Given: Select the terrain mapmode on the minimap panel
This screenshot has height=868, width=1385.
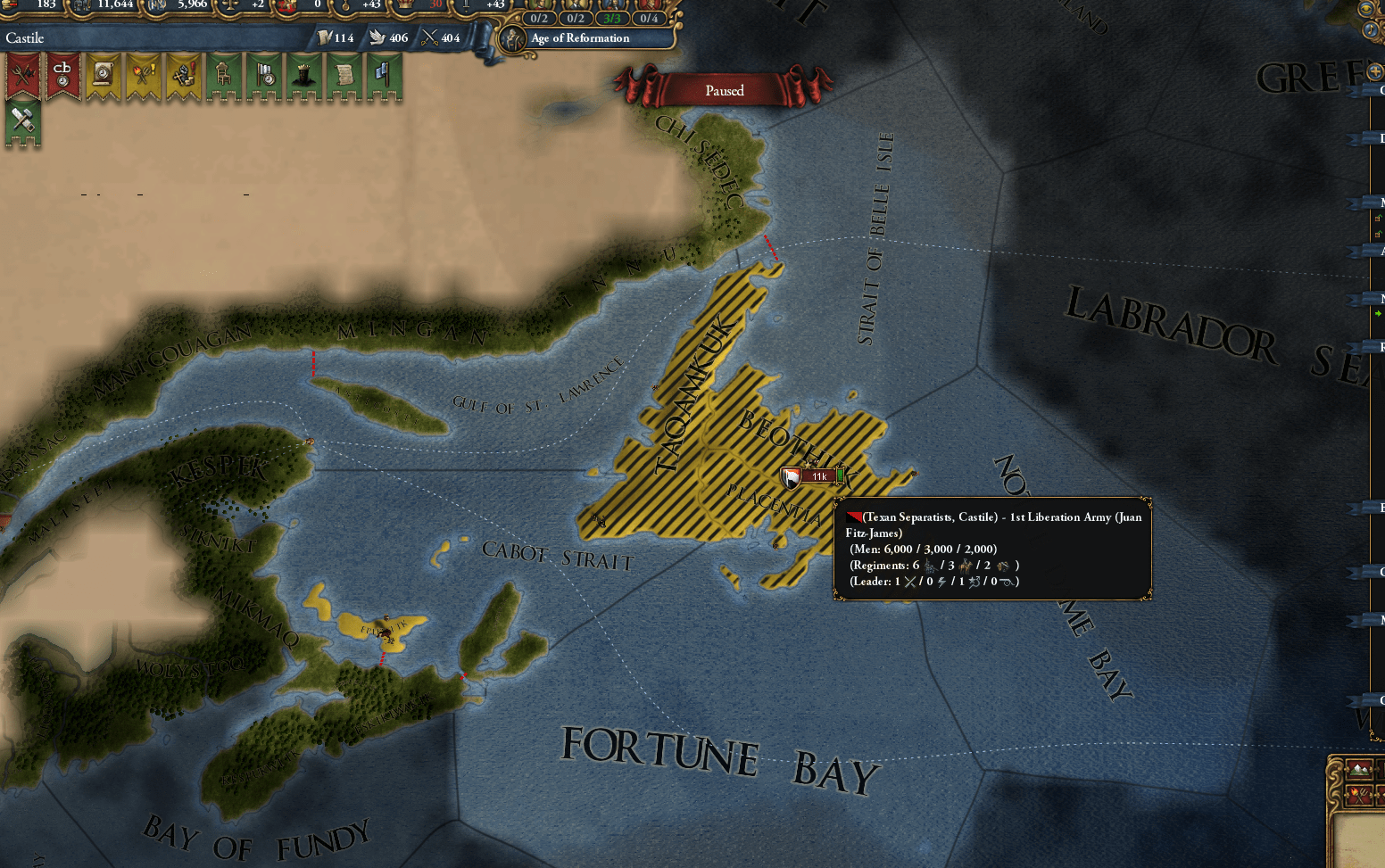Looking at the screenshot, I should (x=1359, y=768).
